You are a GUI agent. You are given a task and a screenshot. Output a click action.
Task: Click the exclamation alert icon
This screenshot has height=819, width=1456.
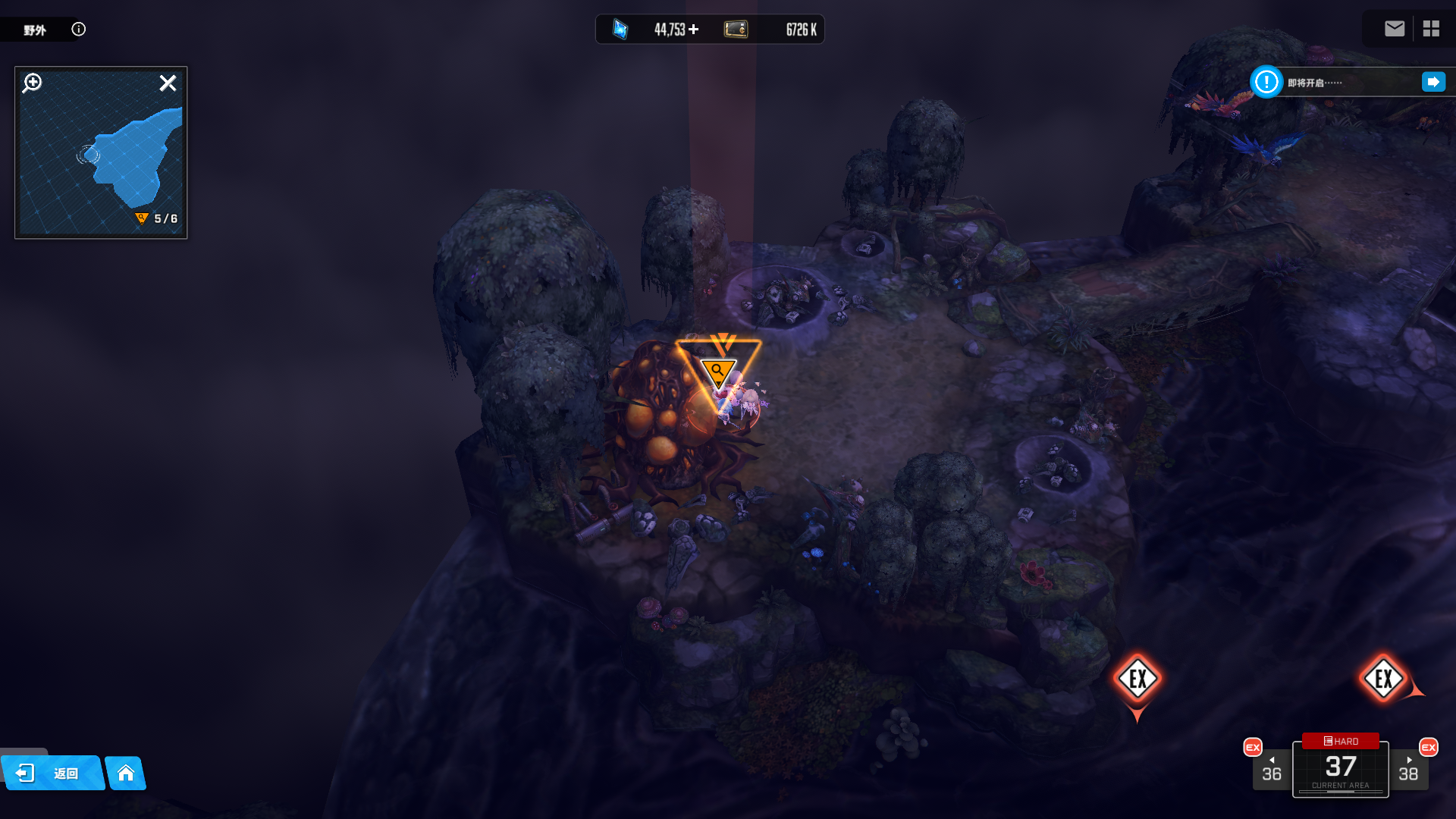1266,82
